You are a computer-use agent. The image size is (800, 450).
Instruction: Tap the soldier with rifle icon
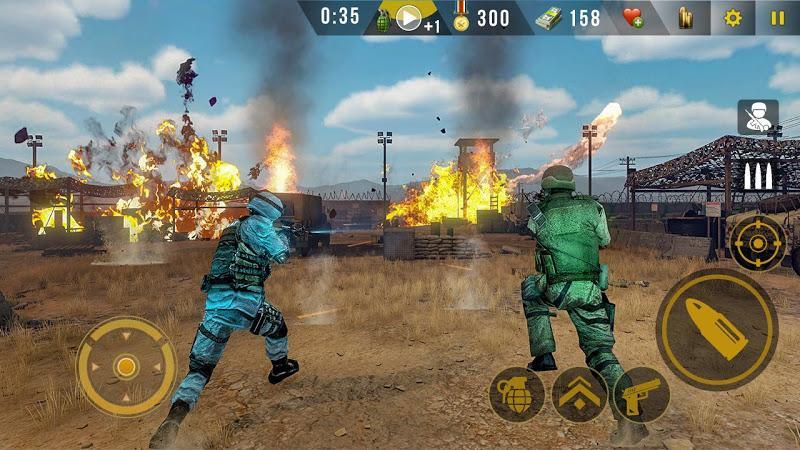point(757,117)
